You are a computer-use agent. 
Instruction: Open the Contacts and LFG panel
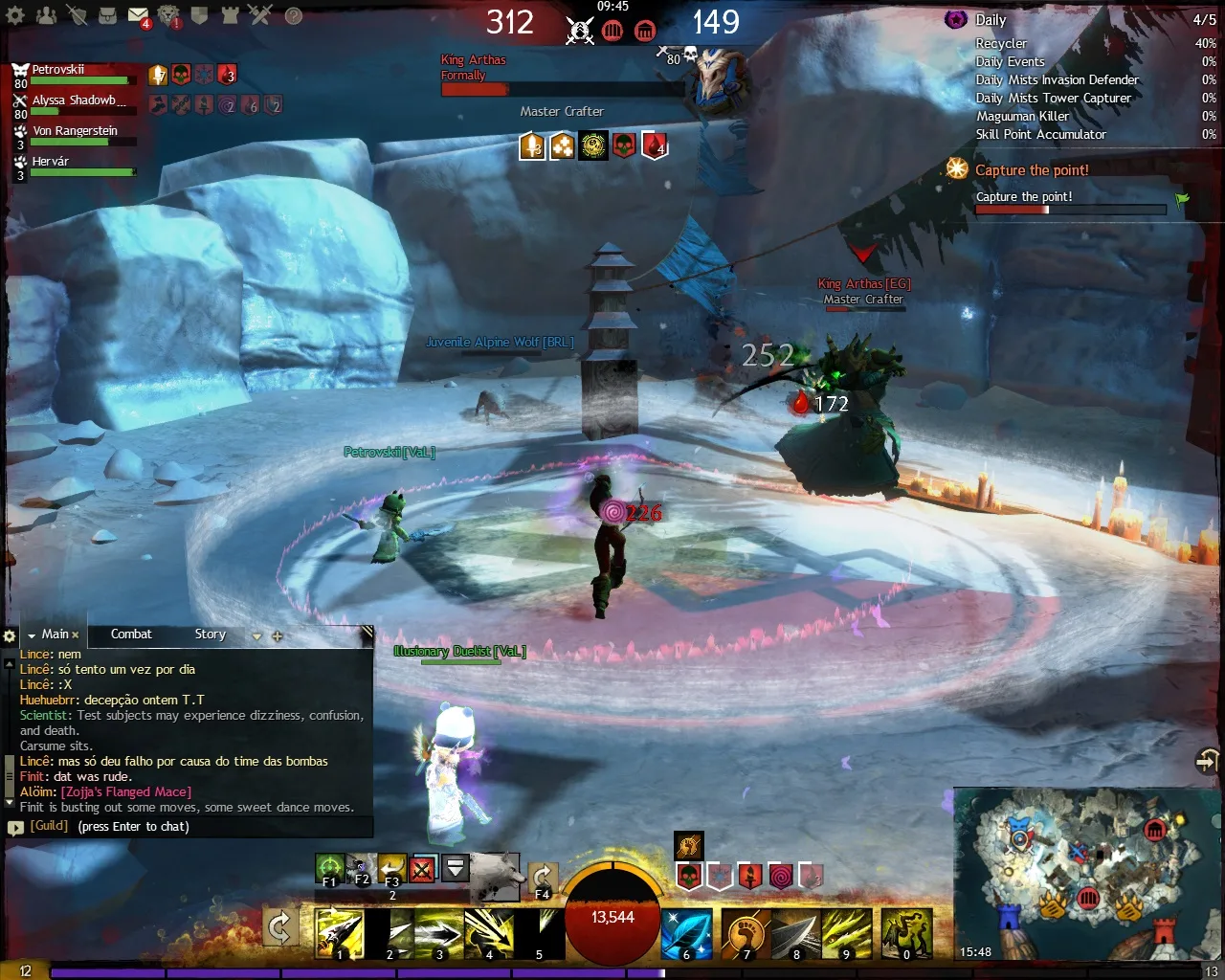(x=46, y=16)
